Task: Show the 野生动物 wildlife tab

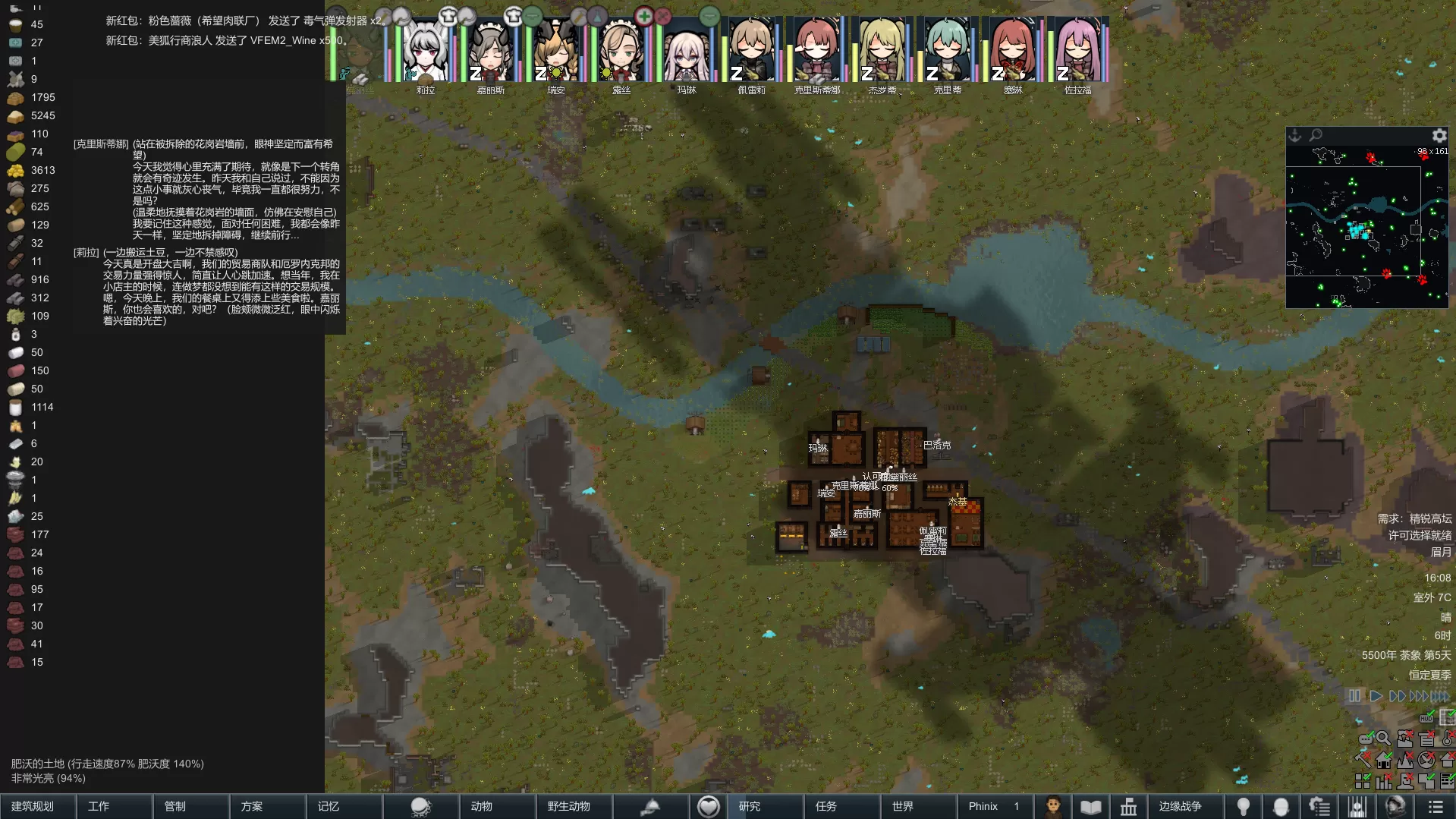Action: click(x=569, y=806)
